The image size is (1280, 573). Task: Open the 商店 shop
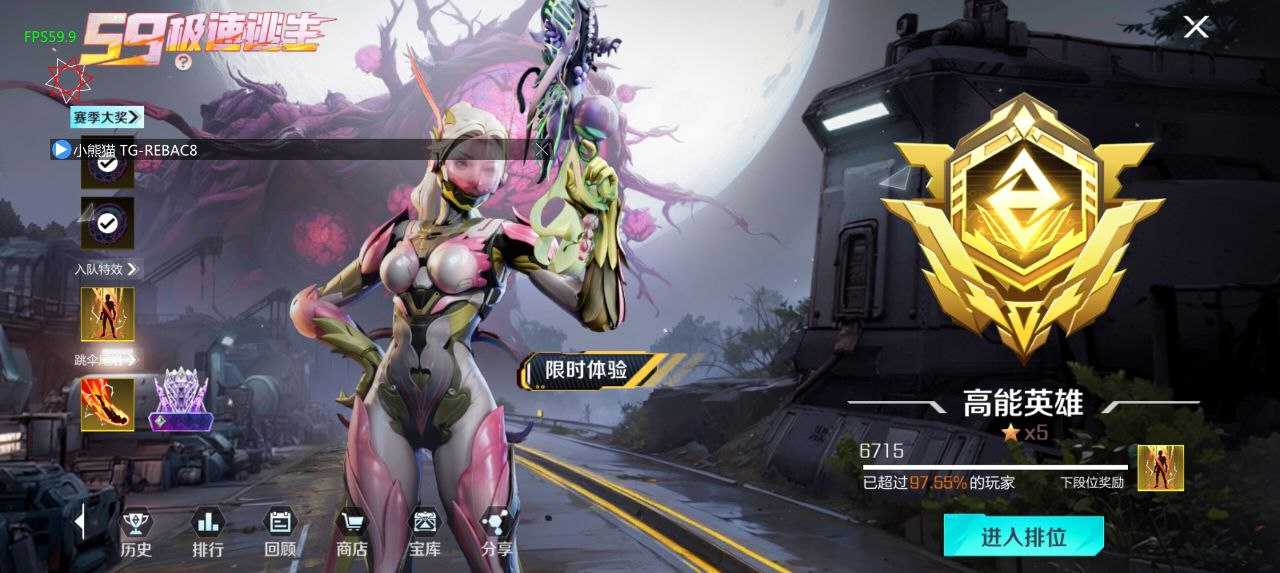click(x=352, y=532)
